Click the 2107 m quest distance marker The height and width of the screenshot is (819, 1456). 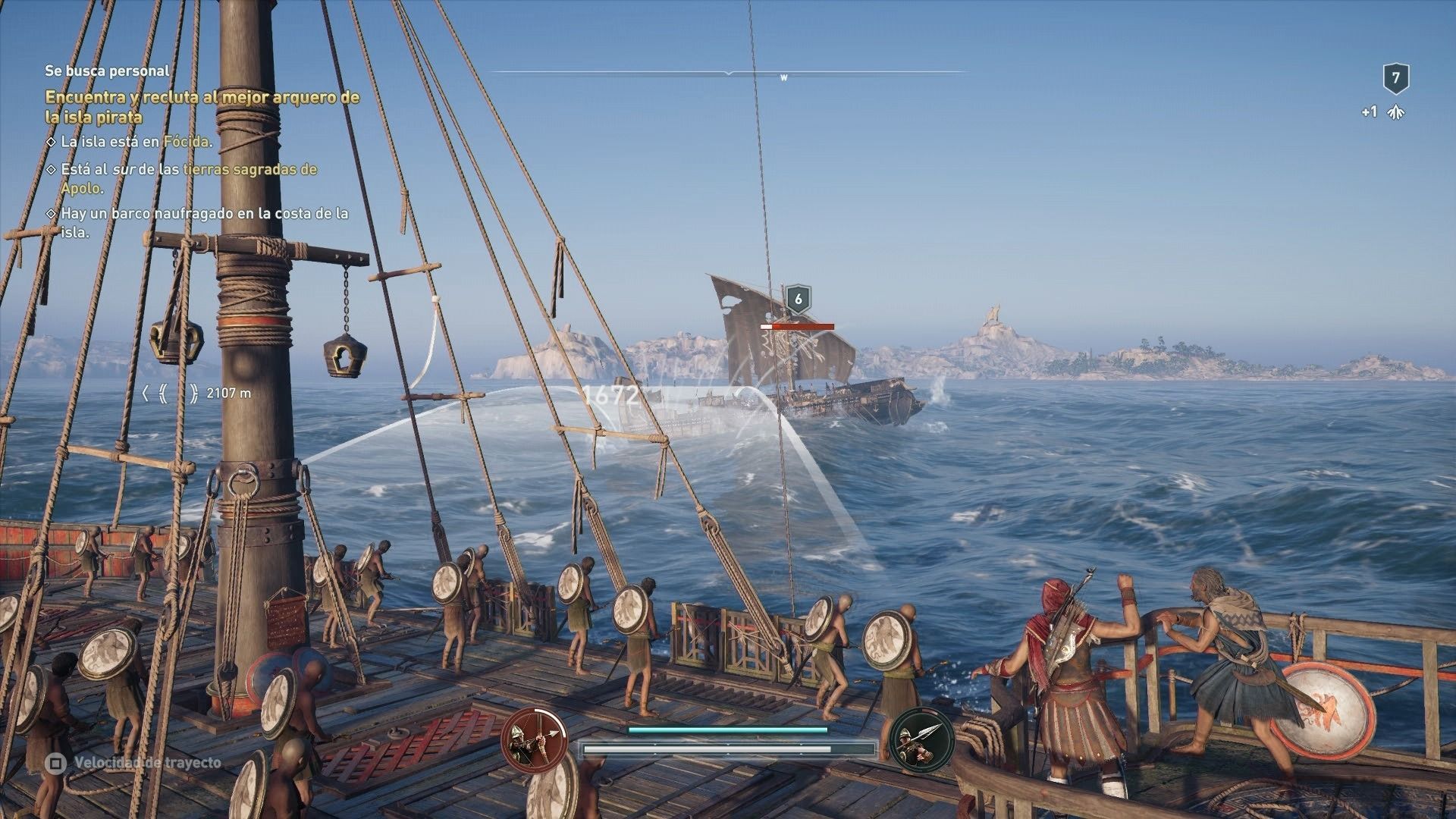click(197, 394)
